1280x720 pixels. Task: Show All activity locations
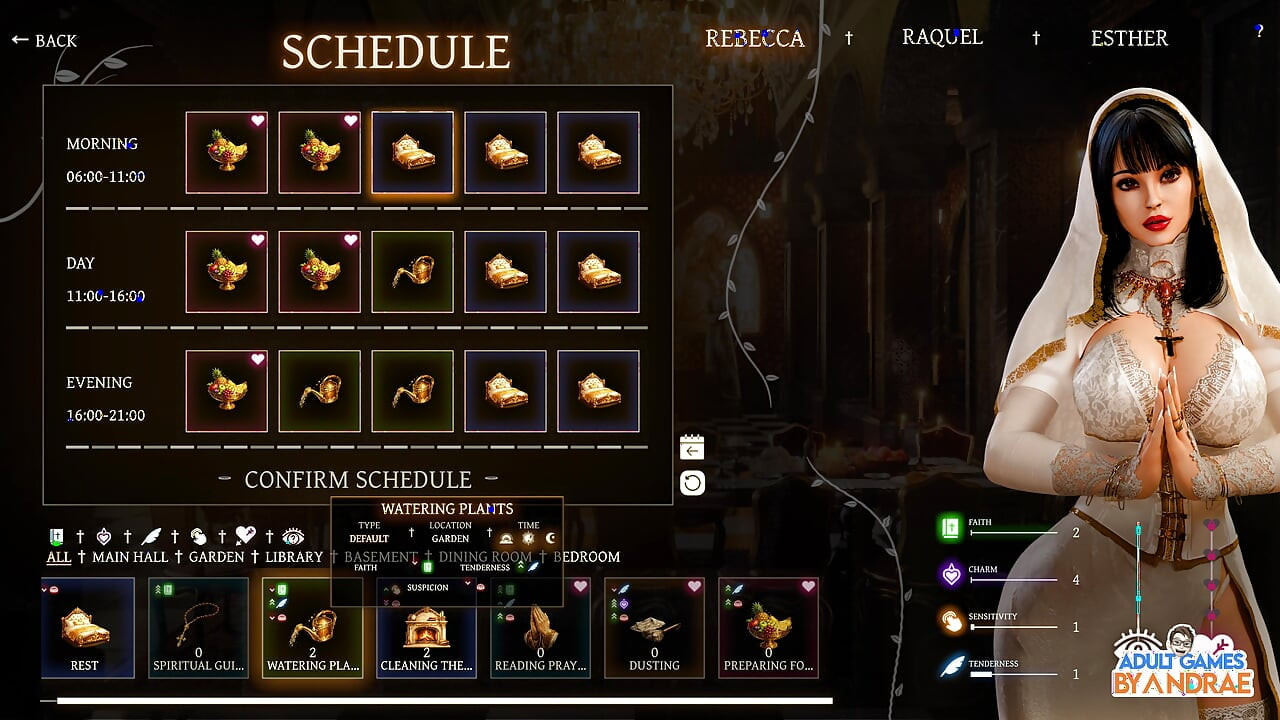point(59,557)
